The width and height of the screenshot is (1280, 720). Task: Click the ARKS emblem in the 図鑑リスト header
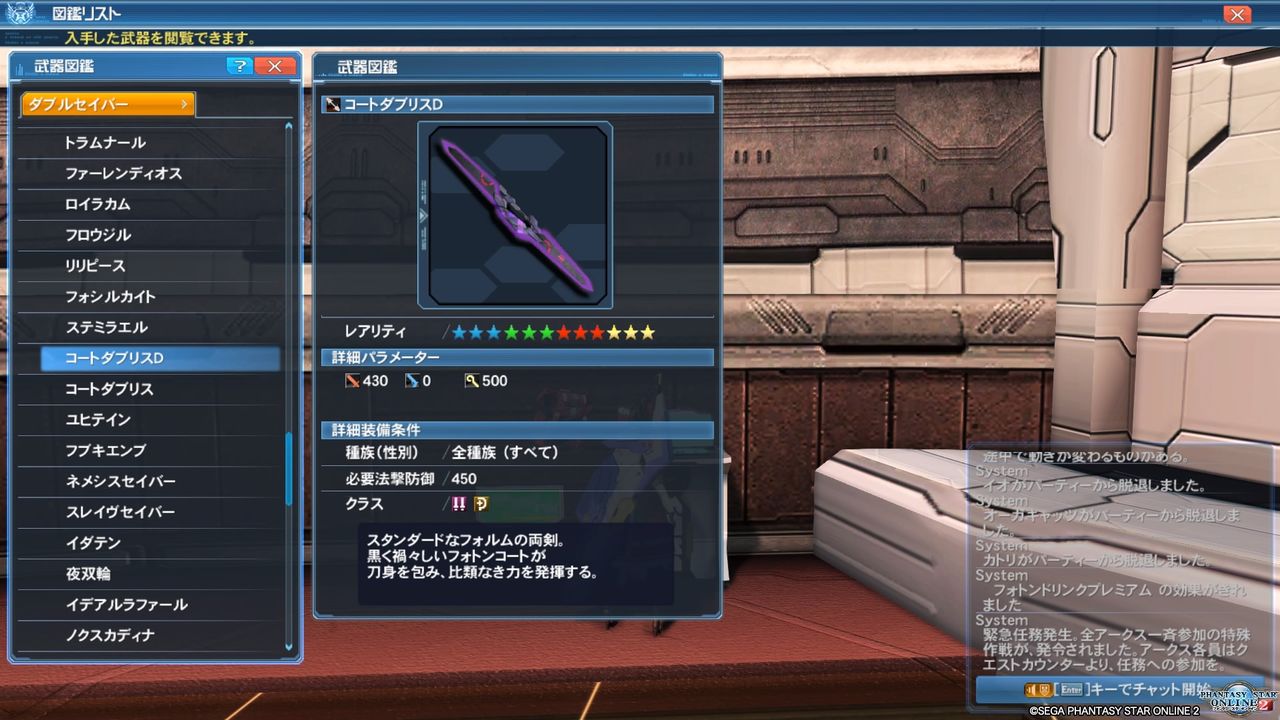tap(22, 13)
